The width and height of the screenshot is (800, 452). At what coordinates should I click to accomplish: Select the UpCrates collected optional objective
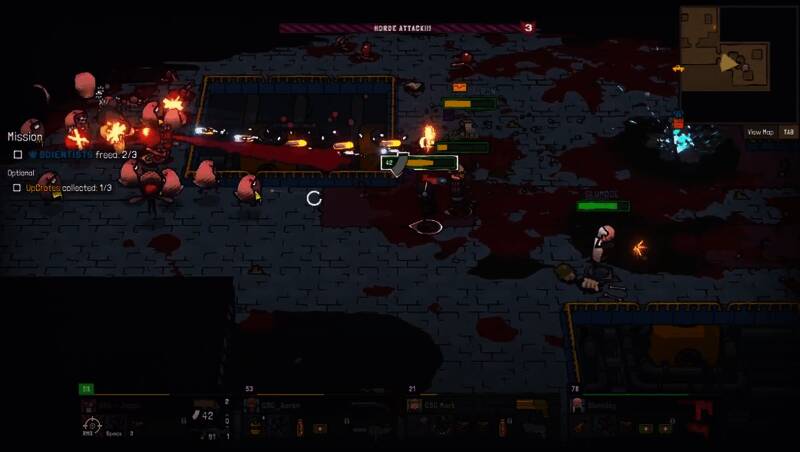(68, 188)
